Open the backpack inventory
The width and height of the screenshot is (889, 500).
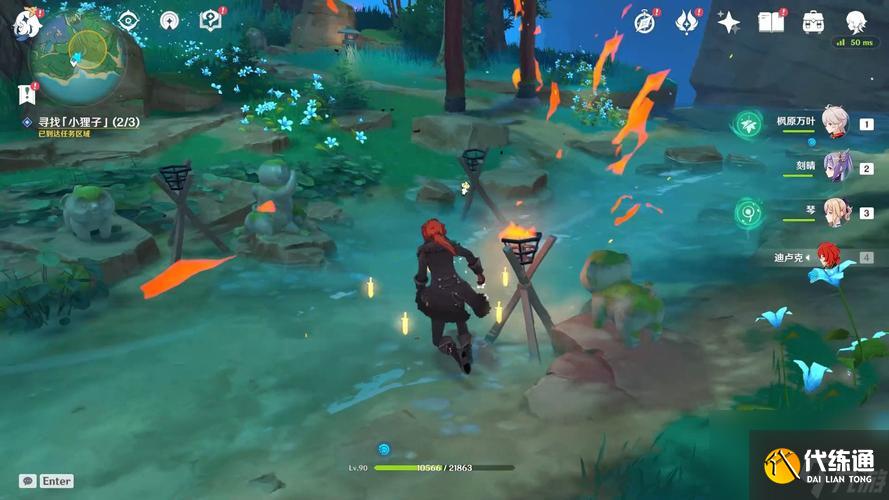pos(812,21)
